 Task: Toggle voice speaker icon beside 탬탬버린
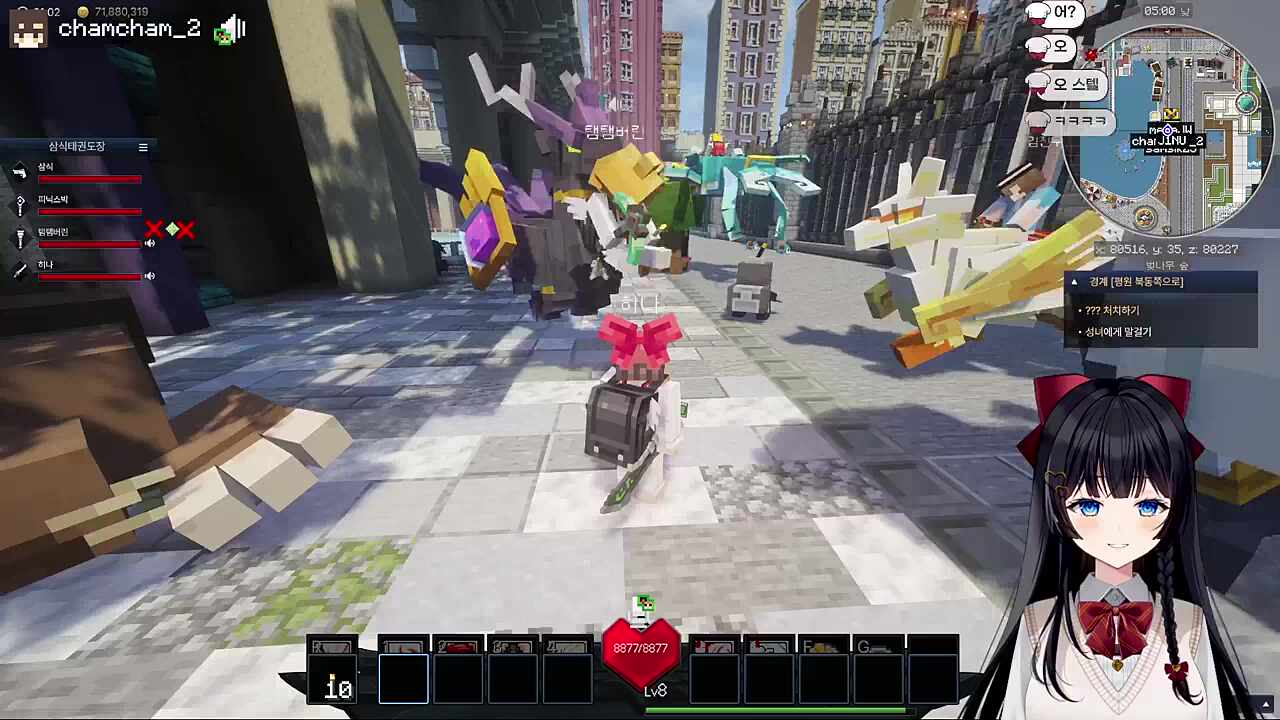pos(150,243)
